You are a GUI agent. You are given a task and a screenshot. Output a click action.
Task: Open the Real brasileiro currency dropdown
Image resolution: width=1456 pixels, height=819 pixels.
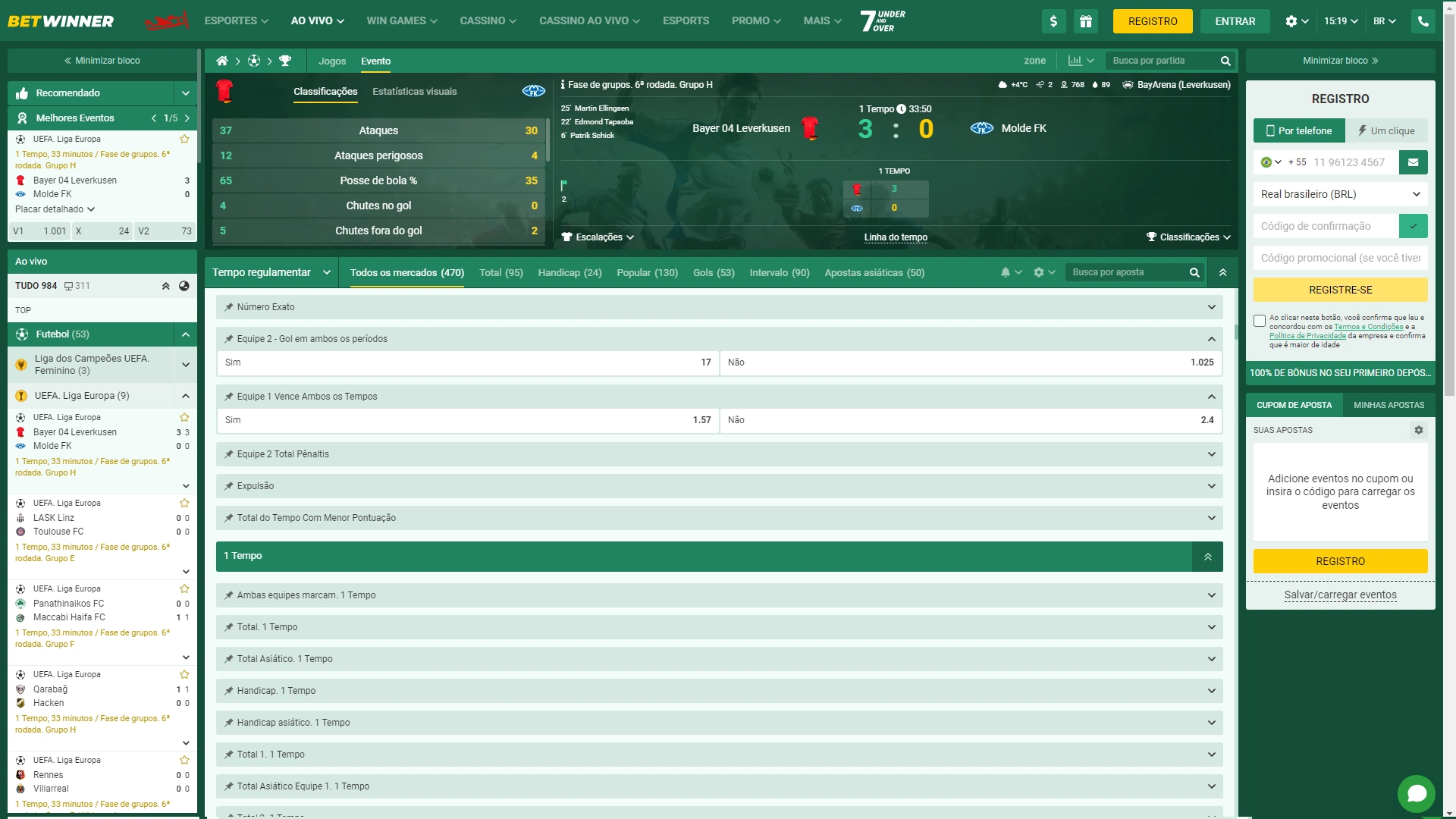coord(1340,194)
